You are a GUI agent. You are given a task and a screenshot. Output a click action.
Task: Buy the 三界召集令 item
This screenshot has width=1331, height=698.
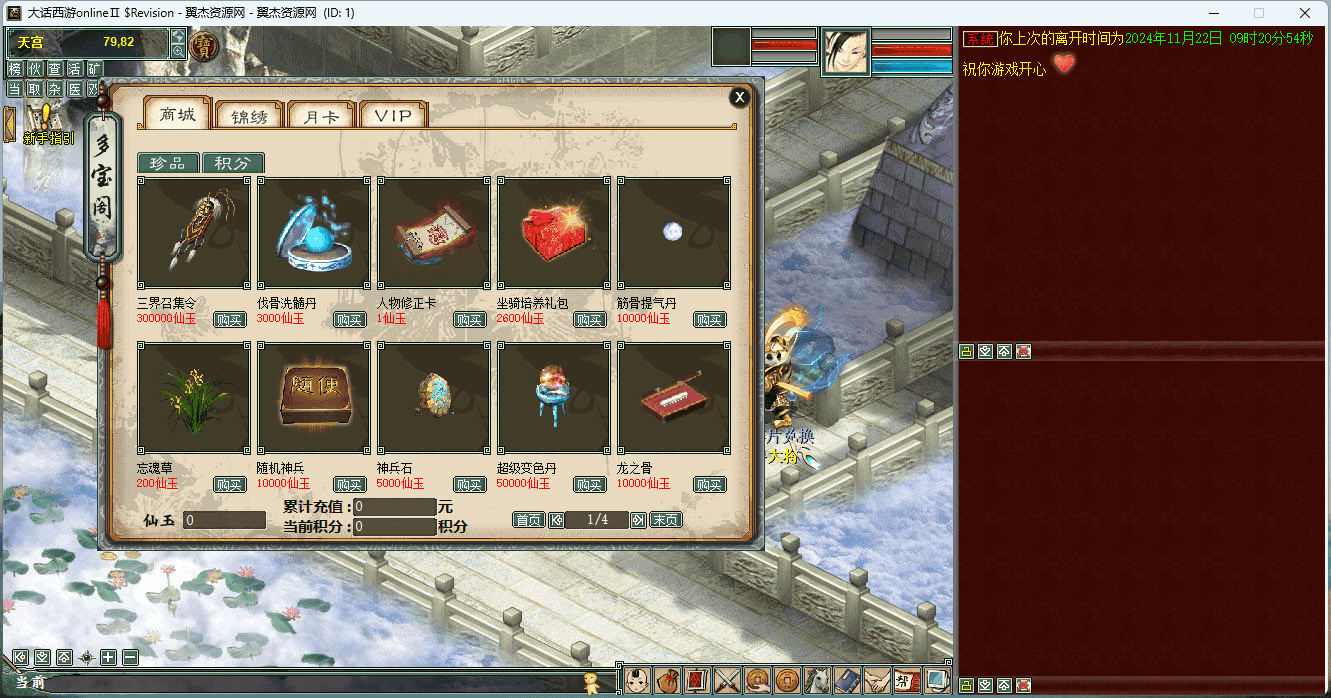tap(229, 320)
